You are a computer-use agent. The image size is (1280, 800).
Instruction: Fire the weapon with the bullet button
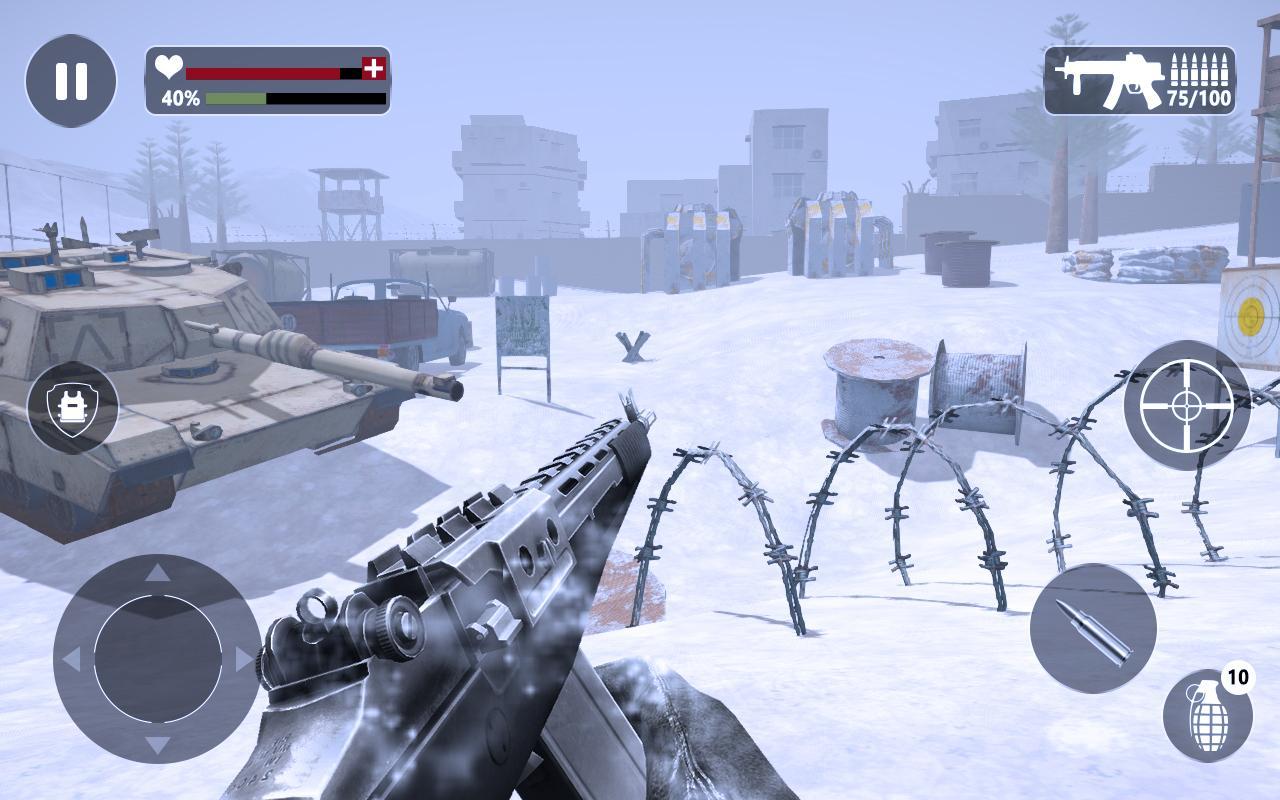[x=1093, y=628]
